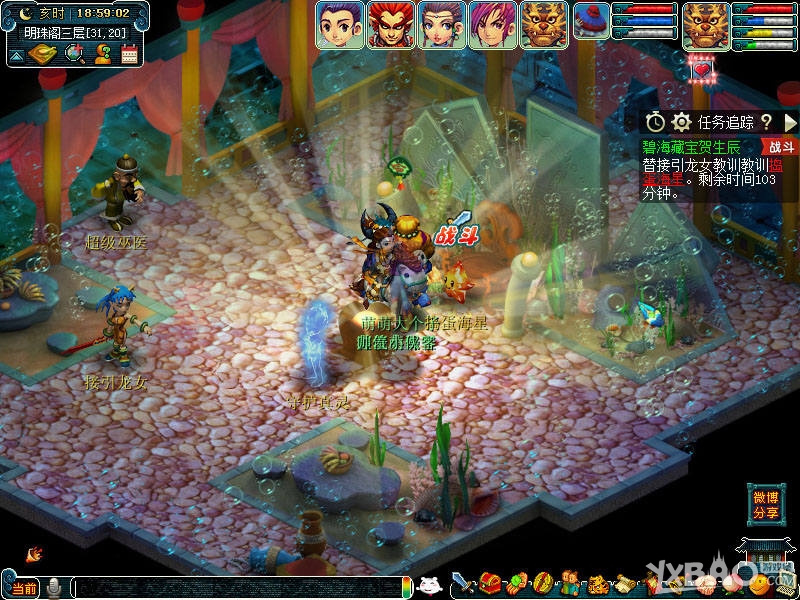Select the pink-haired team member portrait
Image resolution: width=800 pixels, height=600 pixels.
(493, 25)
